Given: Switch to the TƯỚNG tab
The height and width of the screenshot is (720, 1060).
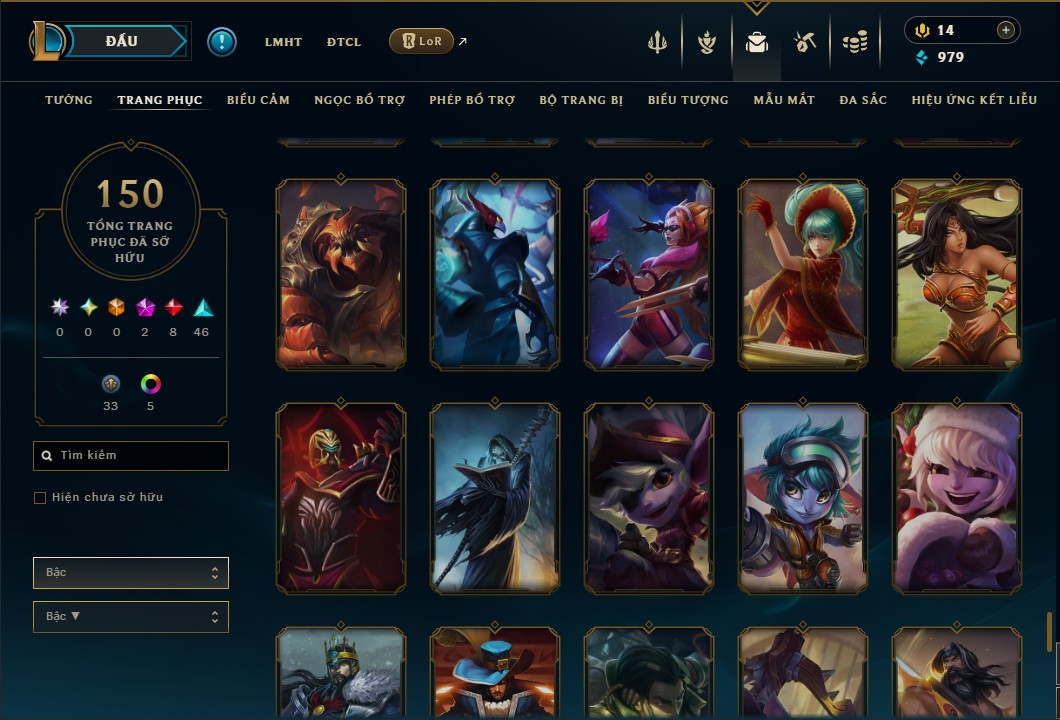Looking at the screenshot, I should coord(69,100).
